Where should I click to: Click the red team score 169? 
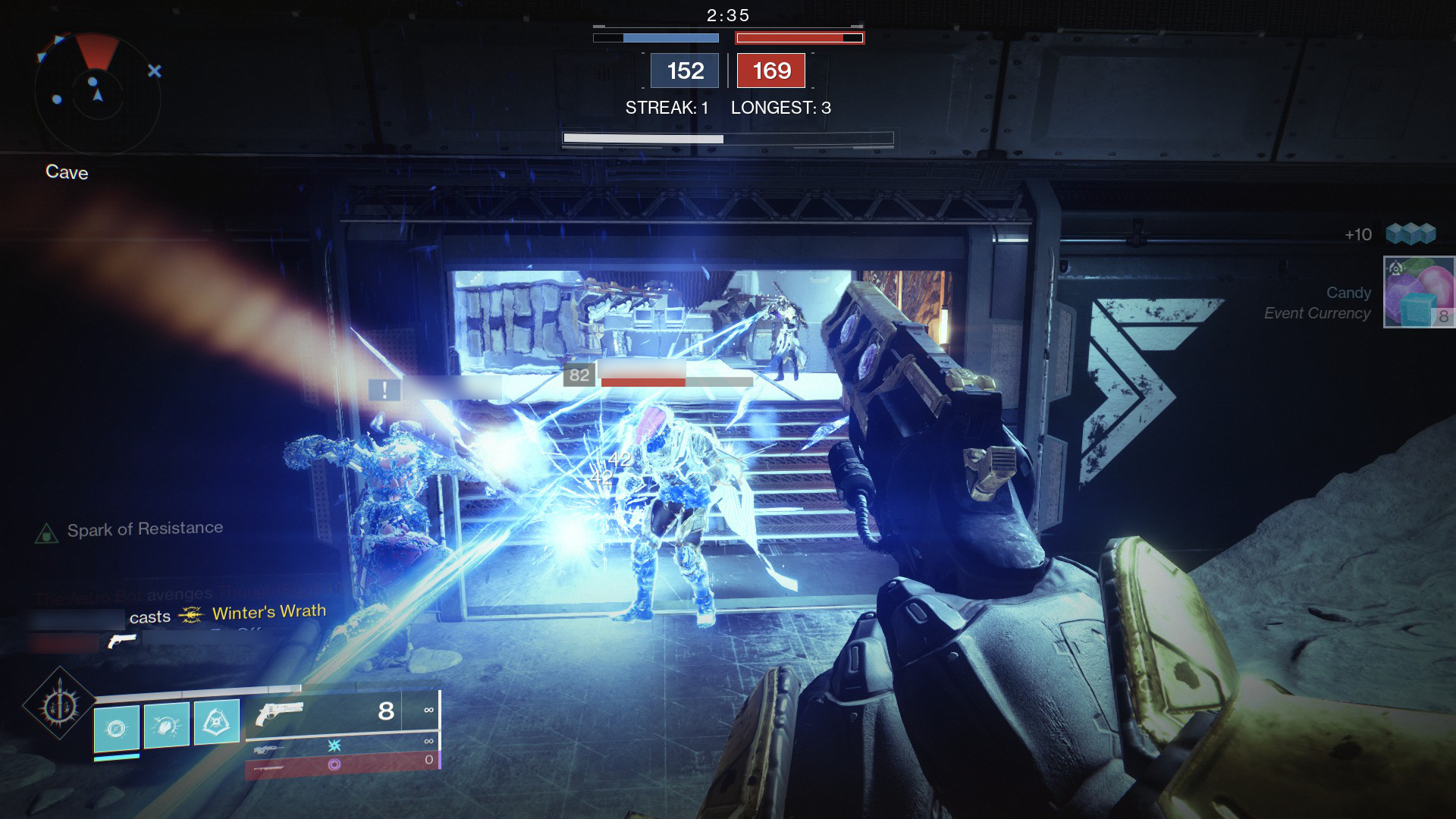click(770, 71)
